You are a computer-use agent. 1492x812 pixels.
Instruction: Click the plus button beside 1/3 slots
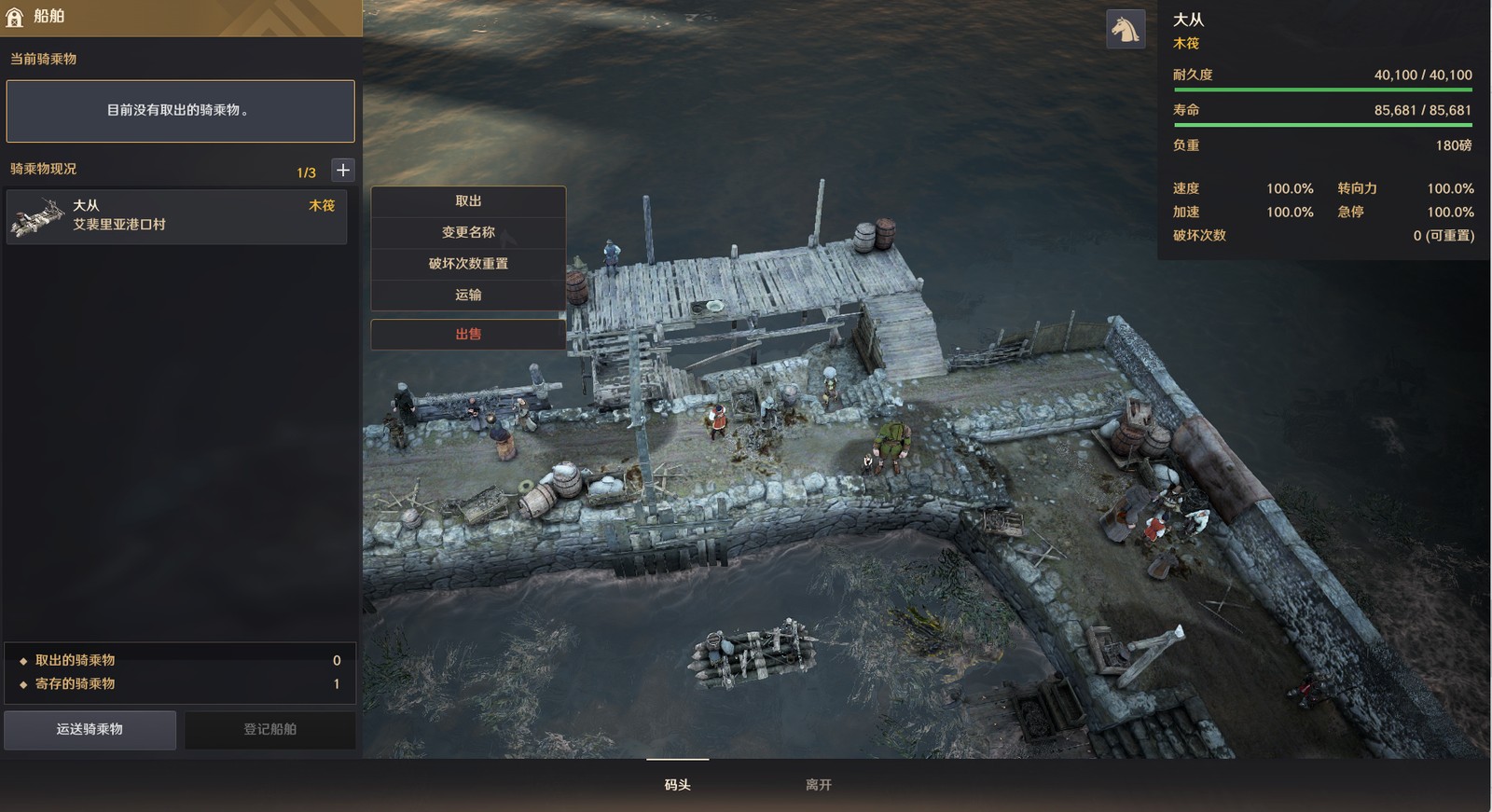click(x=342, y=170)
